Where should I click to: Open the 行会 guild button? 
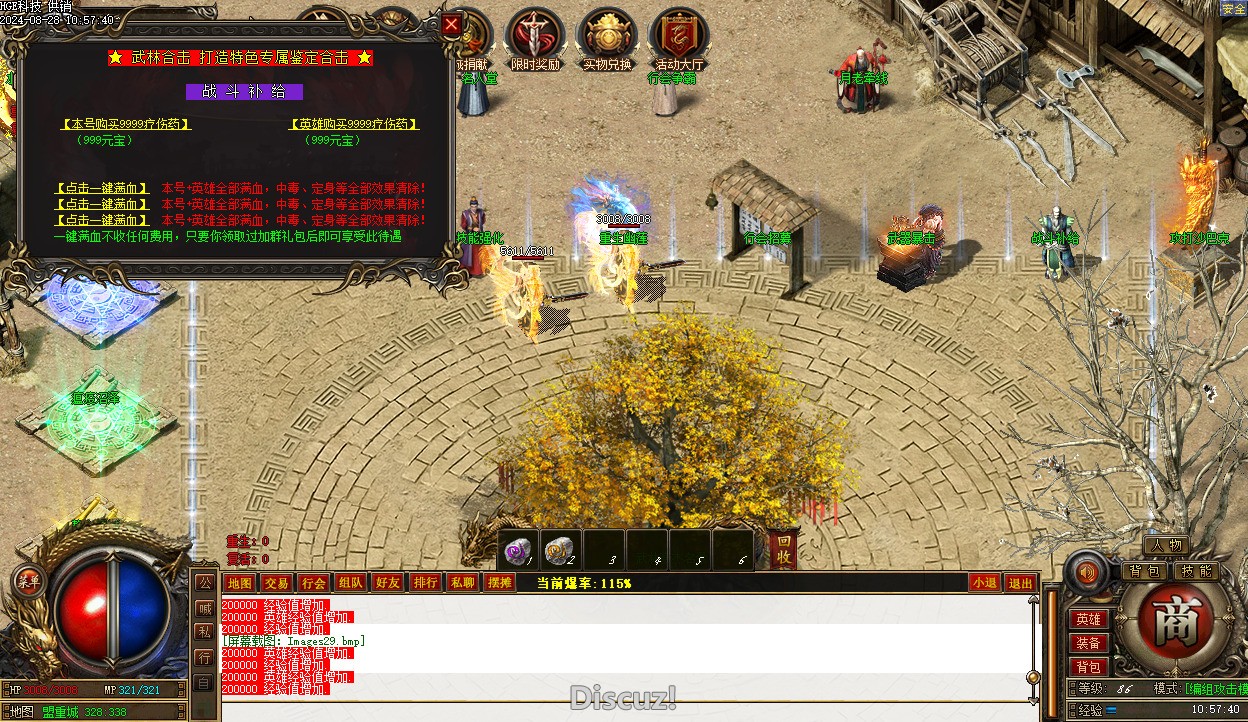point(313,583)
